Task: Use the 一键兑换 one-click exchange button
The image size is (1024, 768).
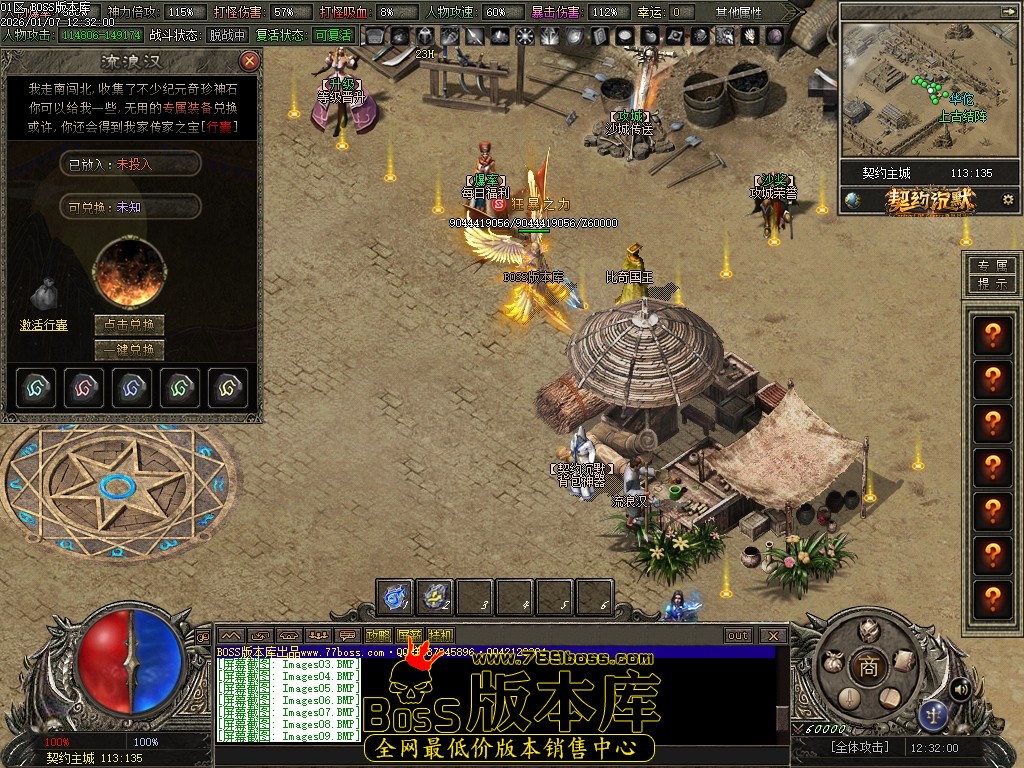Action: pos(129,350)
